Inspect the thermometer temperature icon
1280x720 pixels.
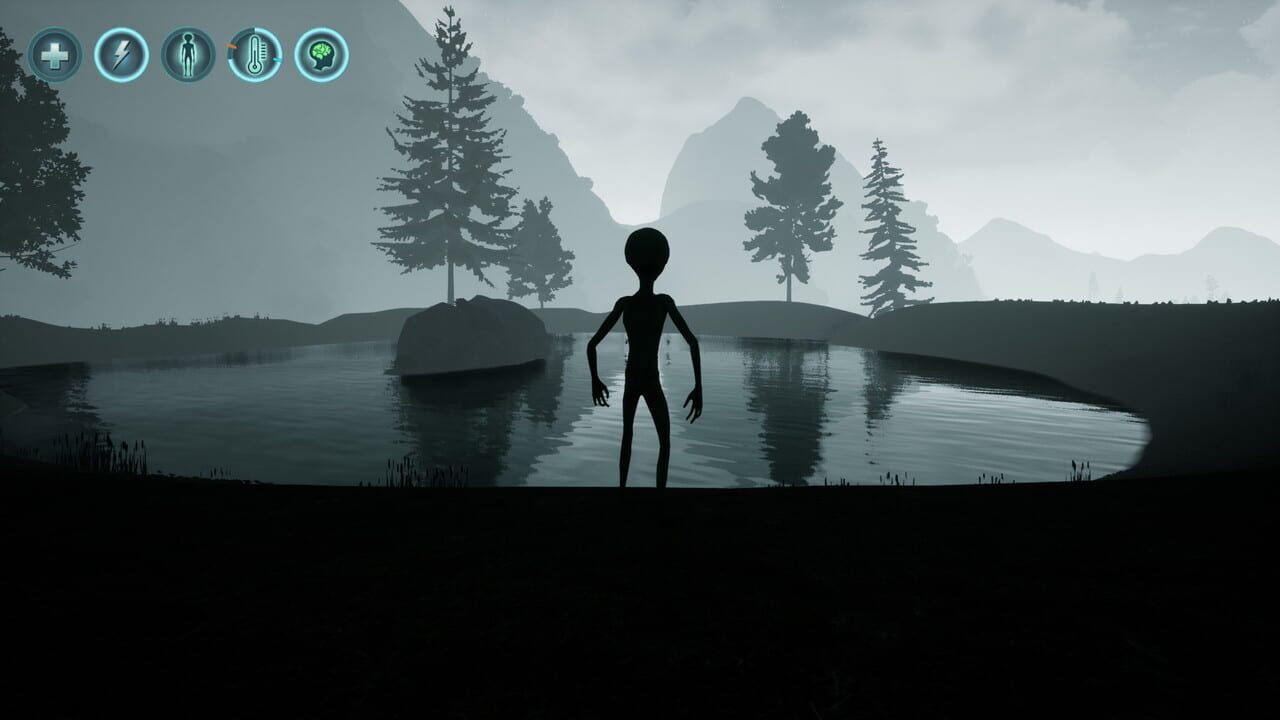253,56
